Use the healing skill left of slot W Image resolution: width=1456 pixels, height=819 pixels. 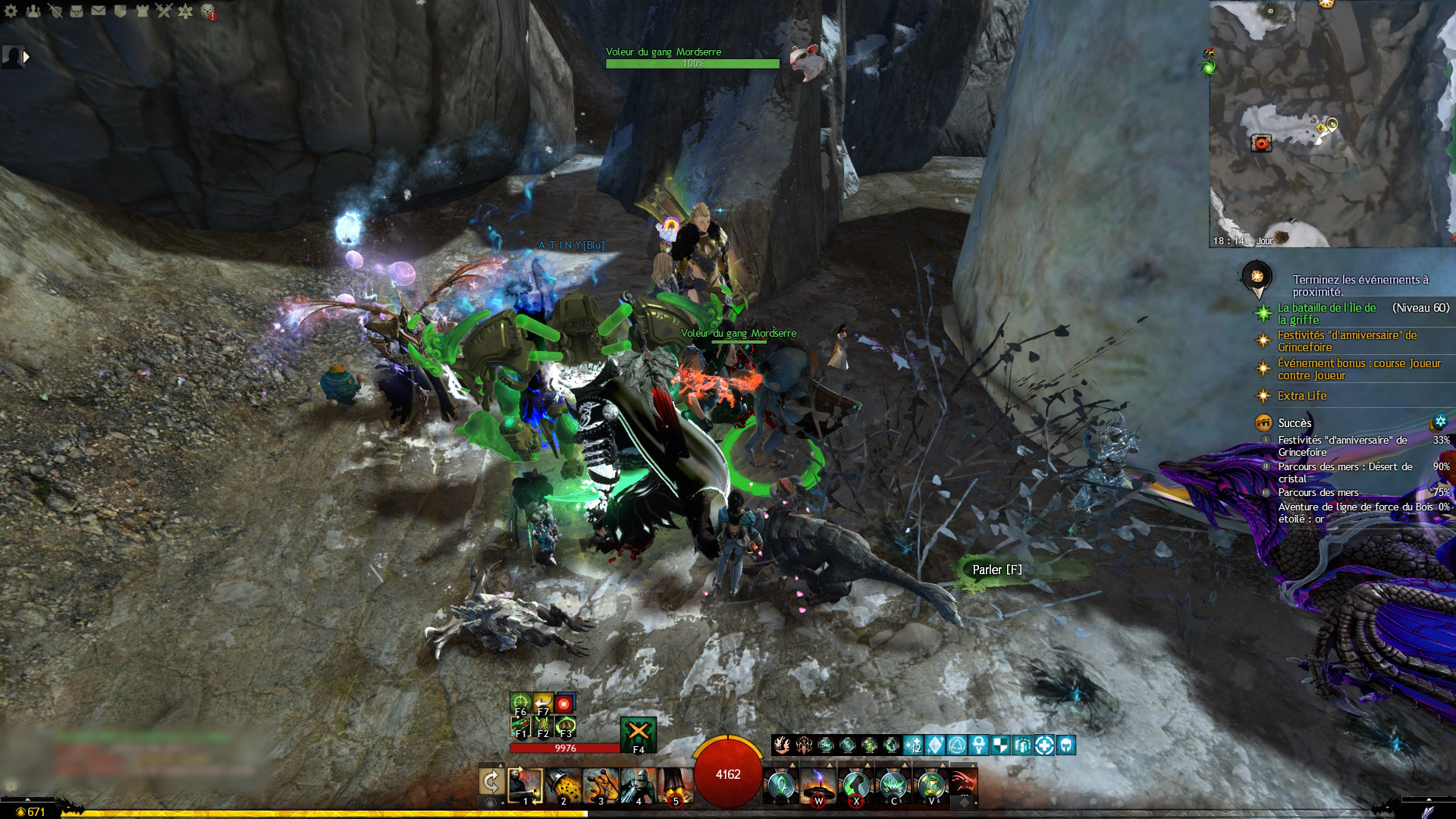click(x=781, y=785)
